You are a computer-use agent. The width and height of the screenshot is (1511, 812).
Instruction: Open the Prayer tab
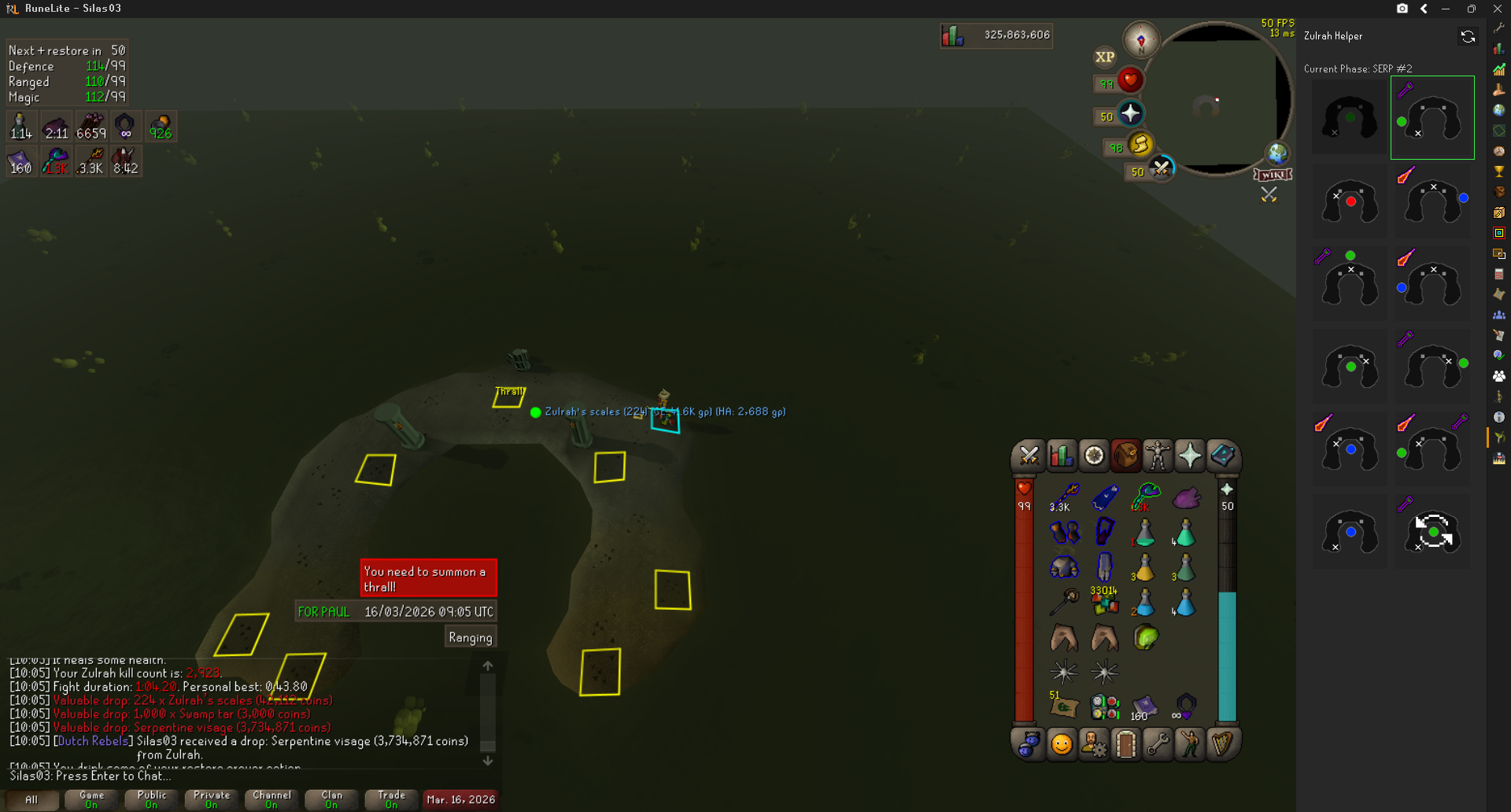coord(1190,456)
